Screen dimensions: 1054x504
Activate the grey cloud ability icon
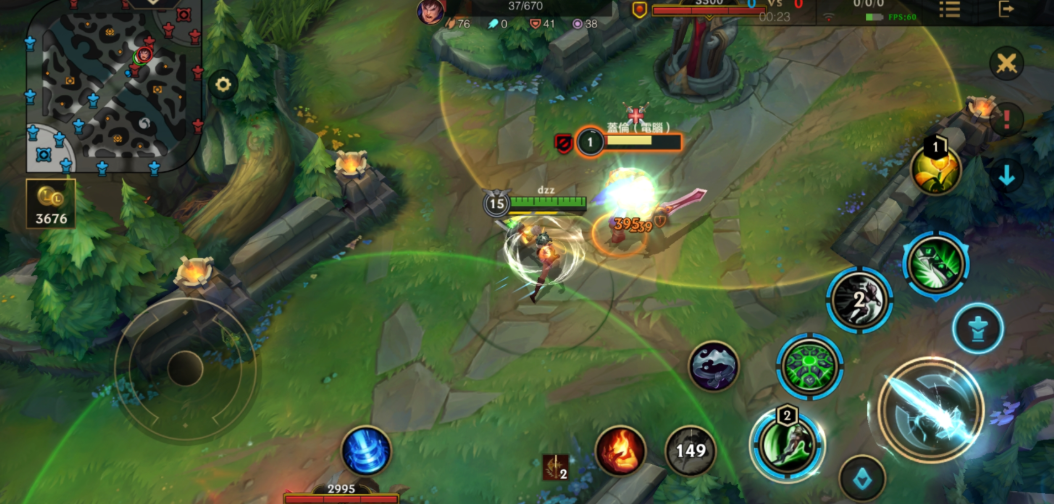click(714, 366)
